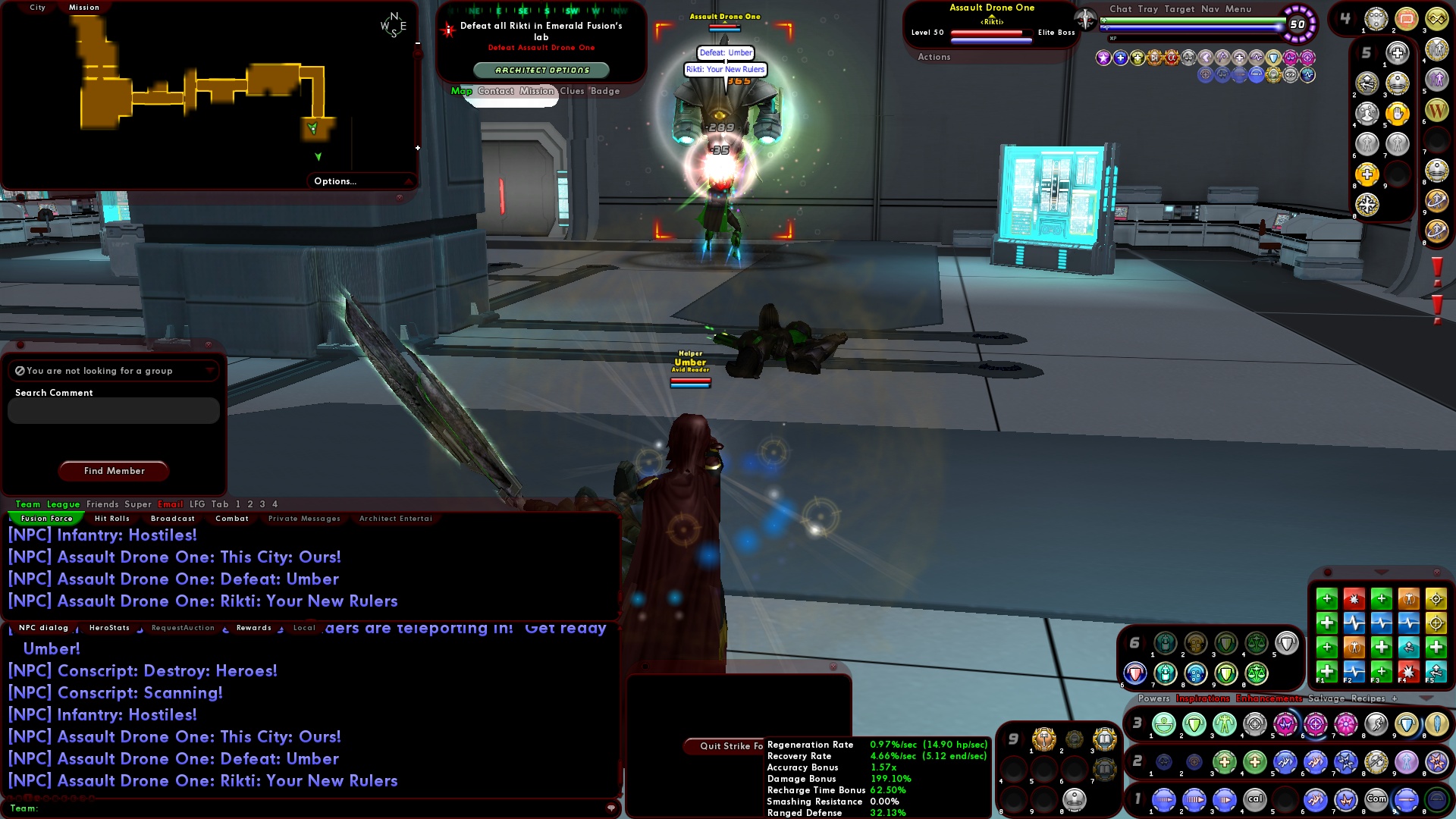Open the Menu item in the top bar
Screen dimensions: 1456x819
[1238, 9]
